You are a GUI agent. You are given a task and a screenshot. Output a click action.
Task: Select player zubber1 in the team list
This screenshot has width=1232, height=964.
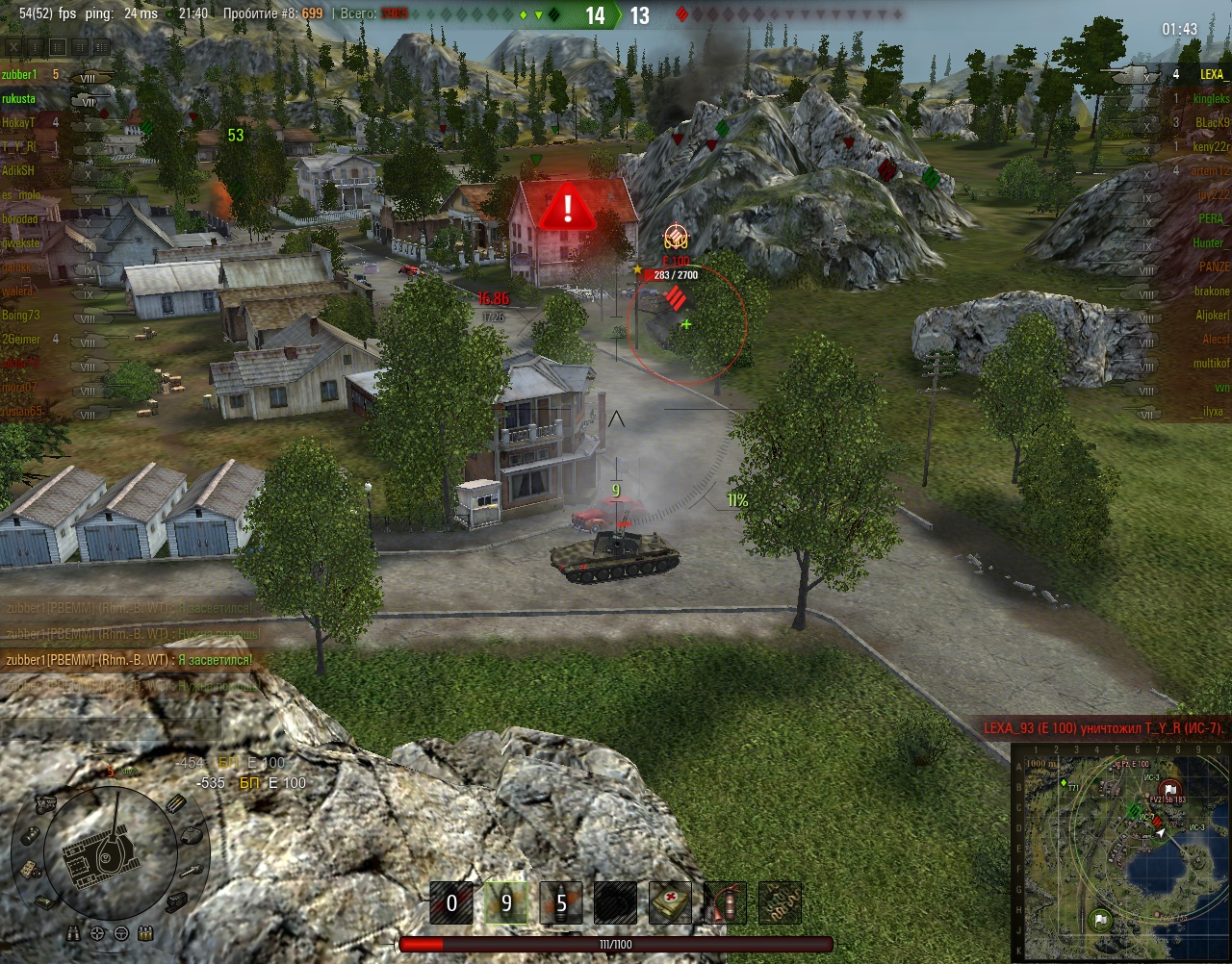(x=18, y=74)
